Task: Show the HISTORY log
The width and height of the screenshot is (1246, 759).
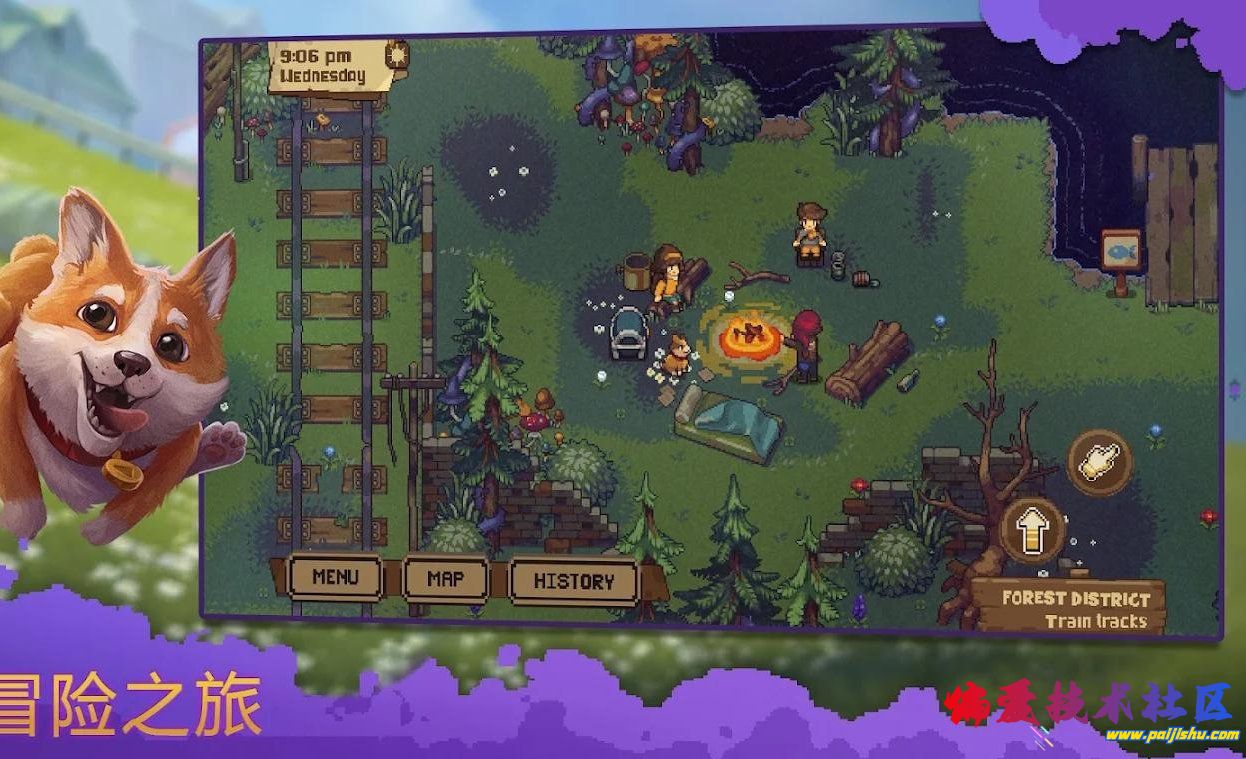Action: click(x=573, y=581)
